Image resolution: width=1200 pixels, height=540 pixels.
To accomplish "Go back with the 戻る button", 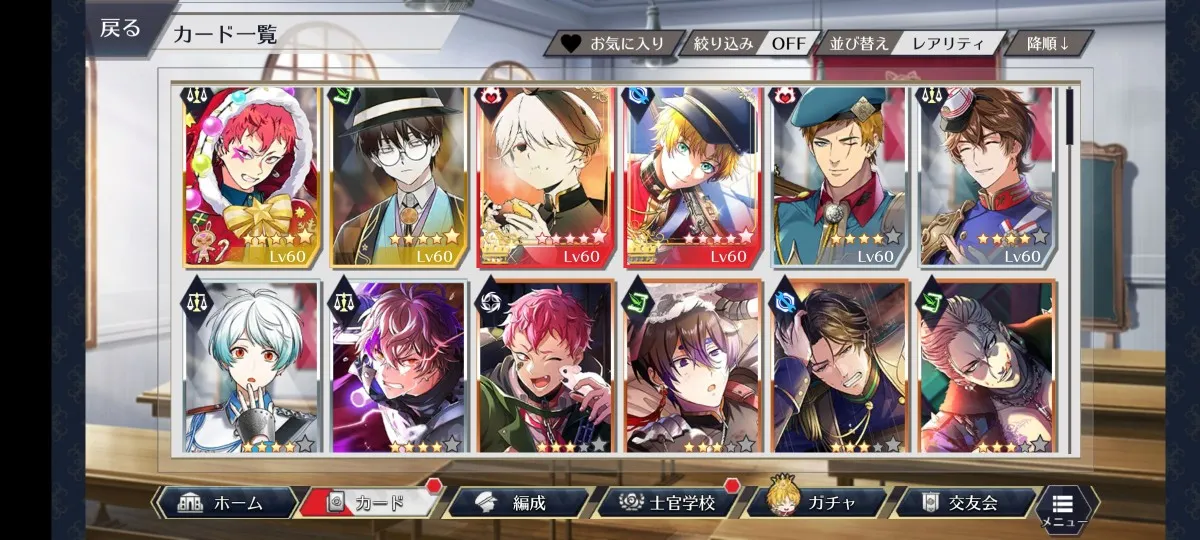I will (x=121, y=28).
